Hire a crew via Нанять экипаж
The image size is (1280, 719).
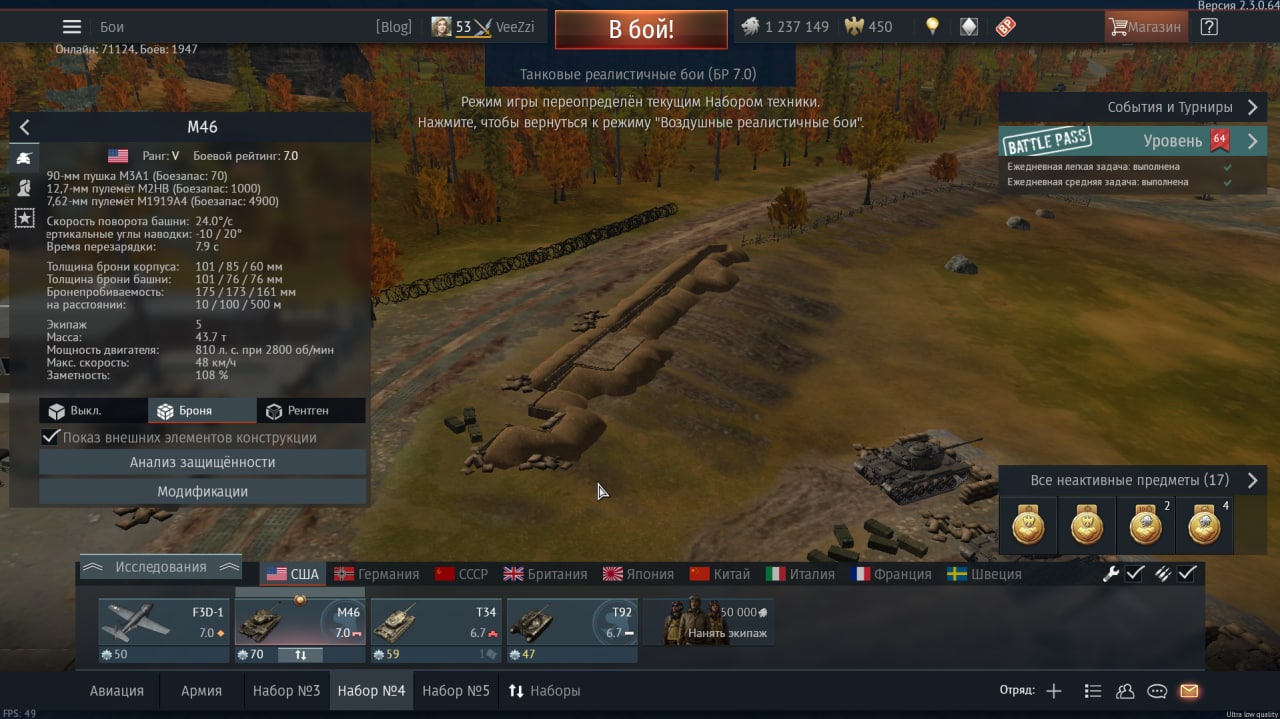[x=708, y=622]
